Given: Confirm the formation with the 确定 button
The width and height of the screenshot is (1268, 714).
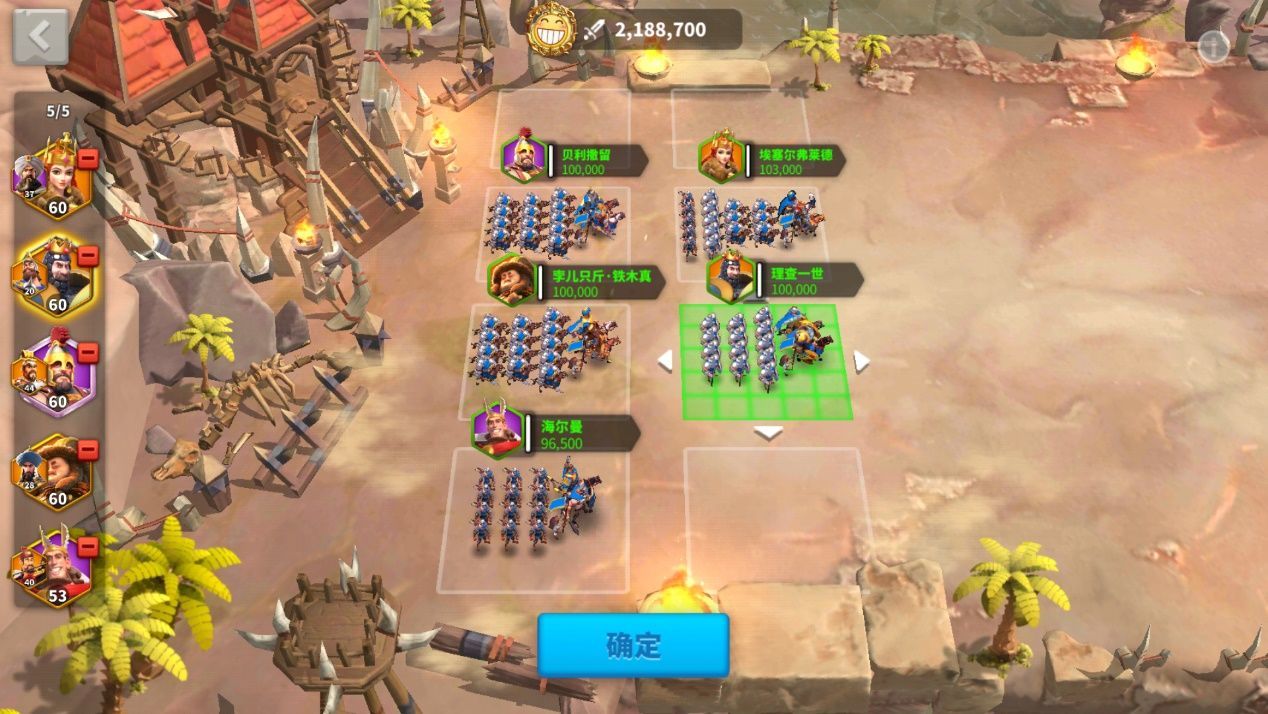Looking at the screenshot, I should pos(633,645).
